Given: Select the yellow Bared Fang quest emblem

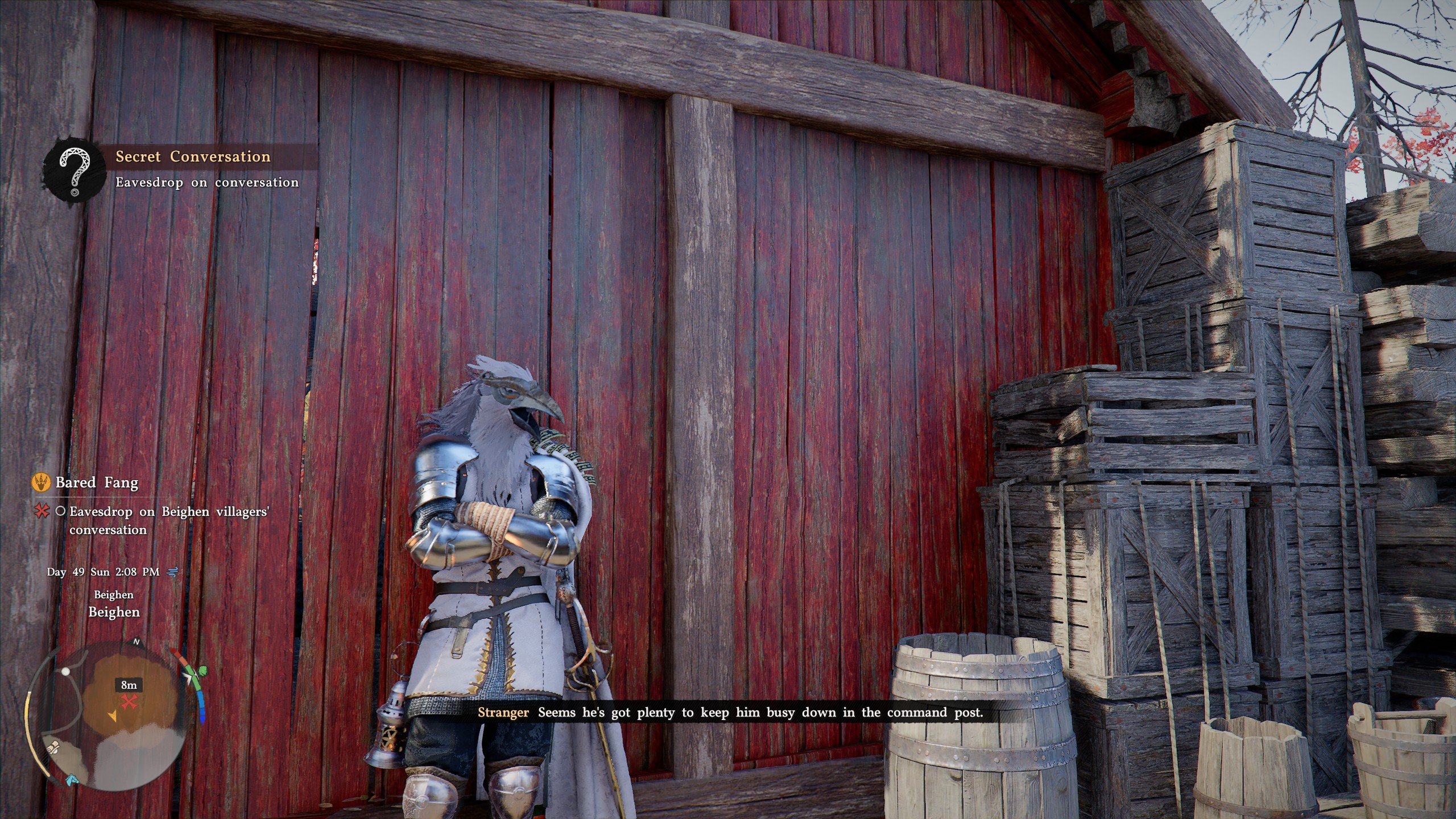Looking at the screenshot, I should click(x=40, y=483).
